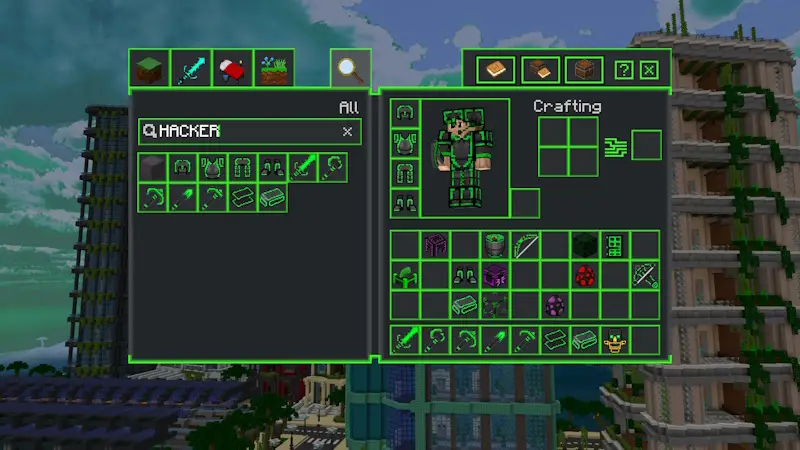Pick the dark gray block search result
Image resolution: width=800 pixels, height=450 pixels.
[153, 167]
